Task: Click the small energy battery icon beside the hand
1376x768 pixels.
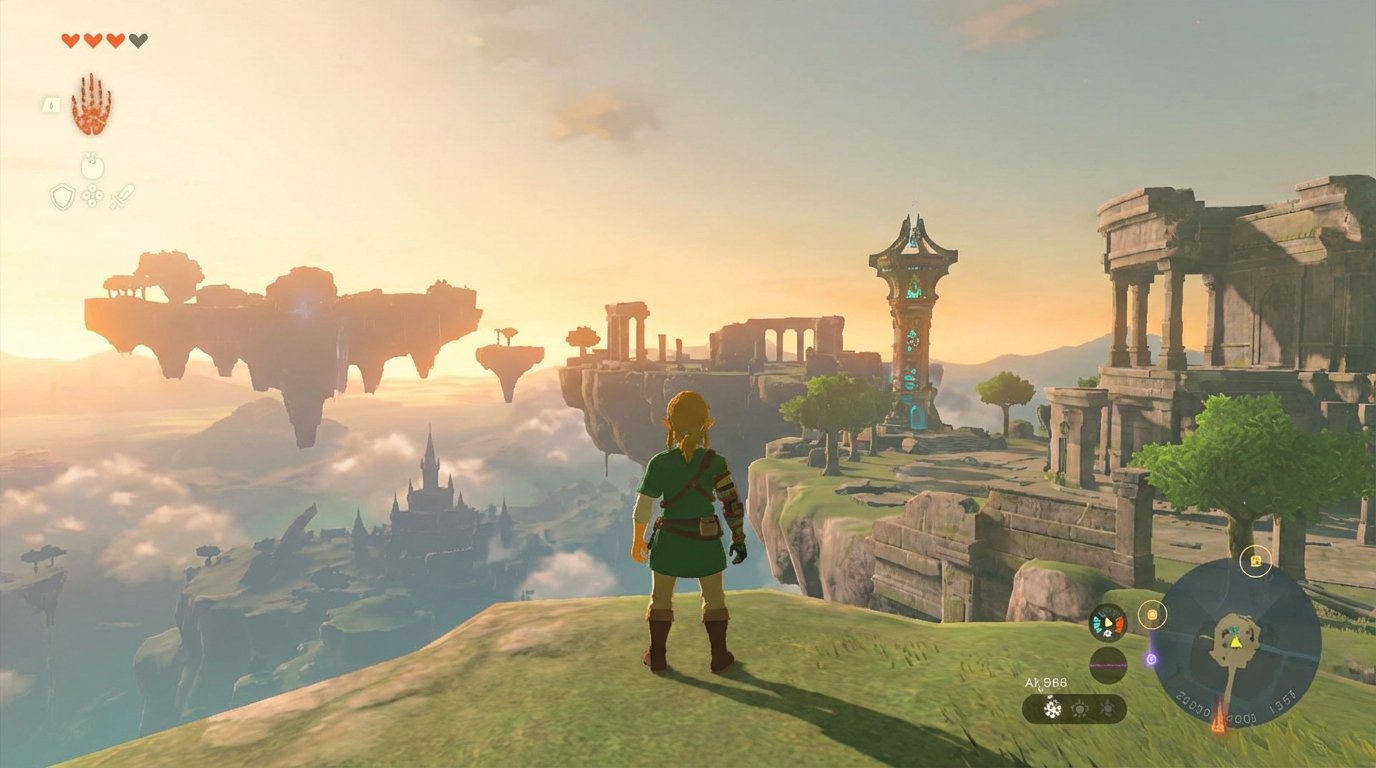Action: point(51,106)
